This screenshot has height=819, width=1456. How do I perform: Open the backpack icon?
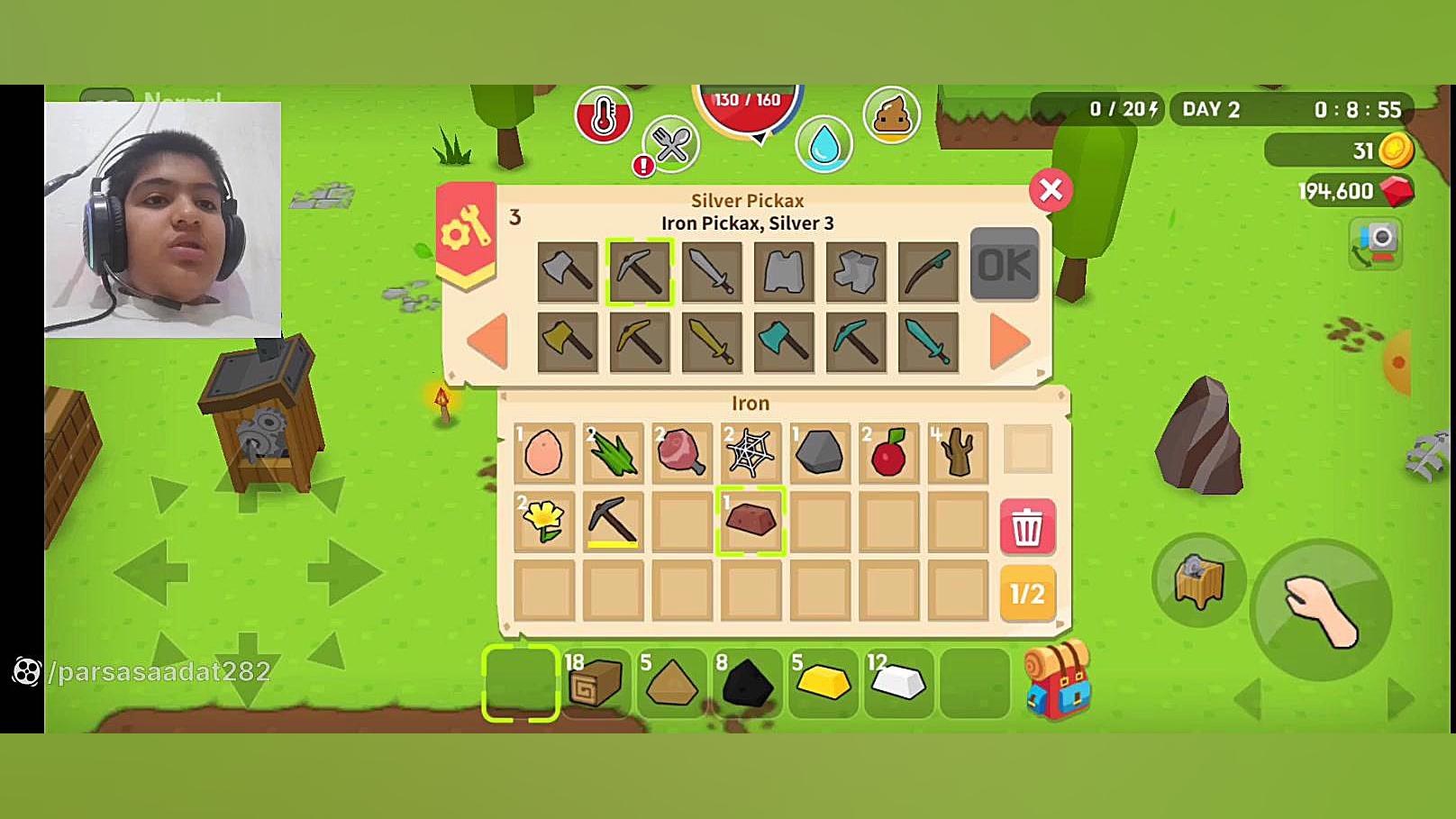1058,680
